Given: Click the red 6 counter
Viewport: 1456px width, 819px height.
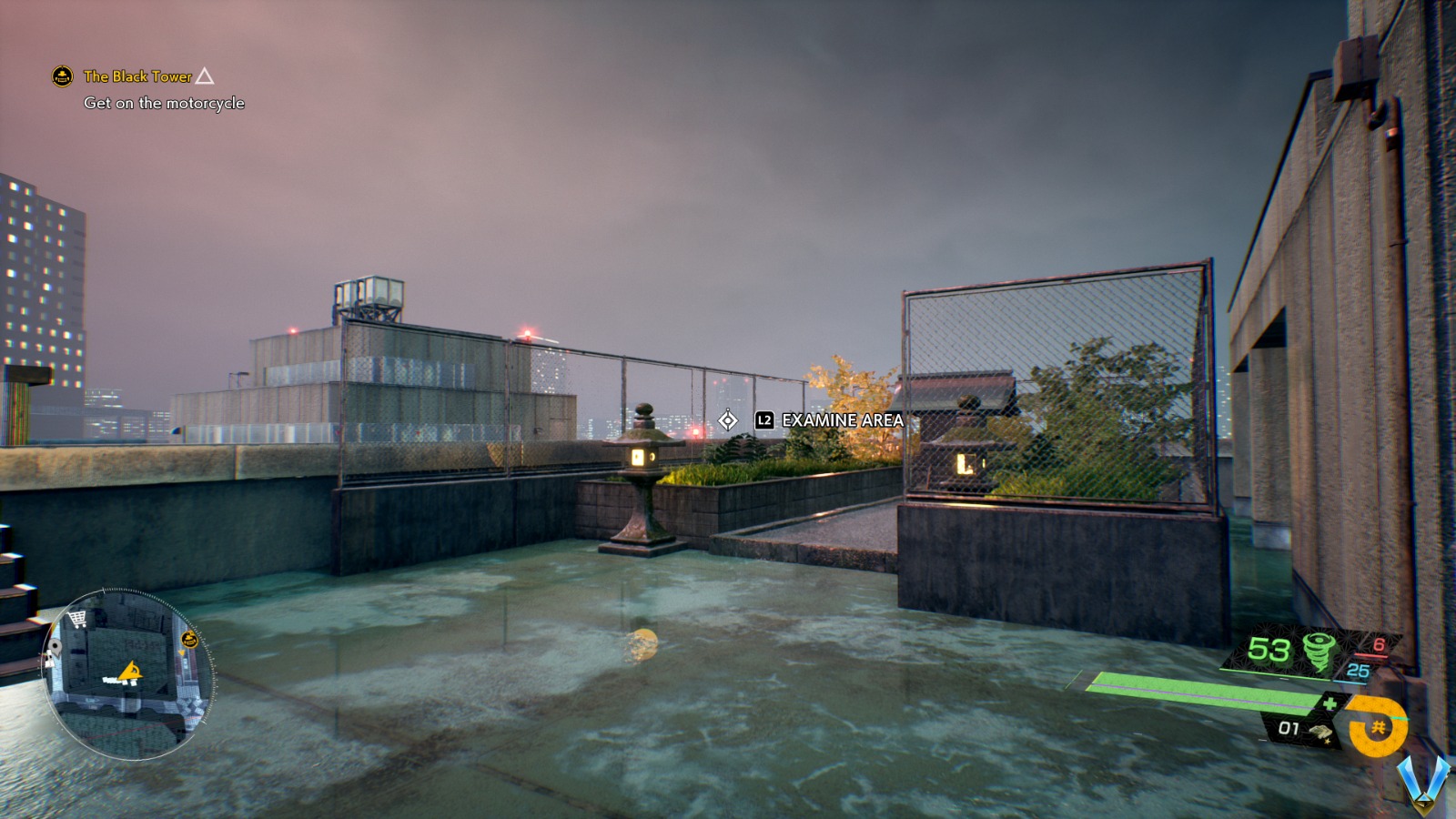Looking at the screenshot, I should pyautogui.click(x=1379, y=644).
